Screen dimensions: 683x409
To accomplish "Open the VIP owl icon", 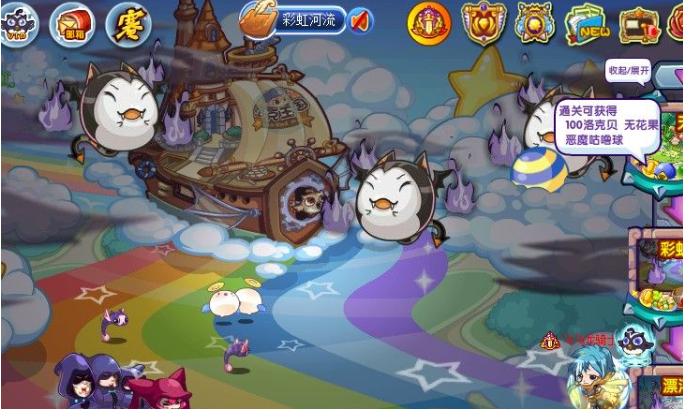I will pyautogui.click(x=17, y=18).
